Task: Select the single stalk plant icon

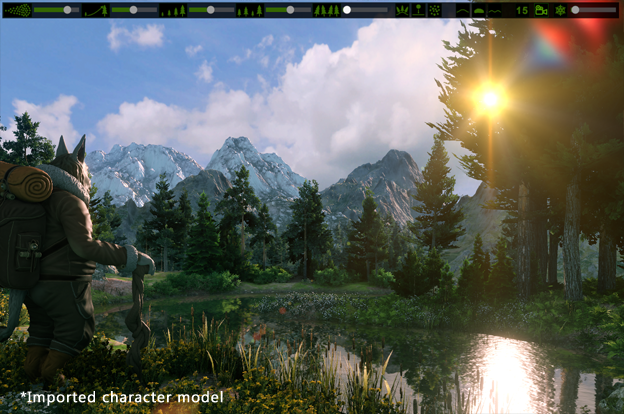Action: tap(418, 10)
